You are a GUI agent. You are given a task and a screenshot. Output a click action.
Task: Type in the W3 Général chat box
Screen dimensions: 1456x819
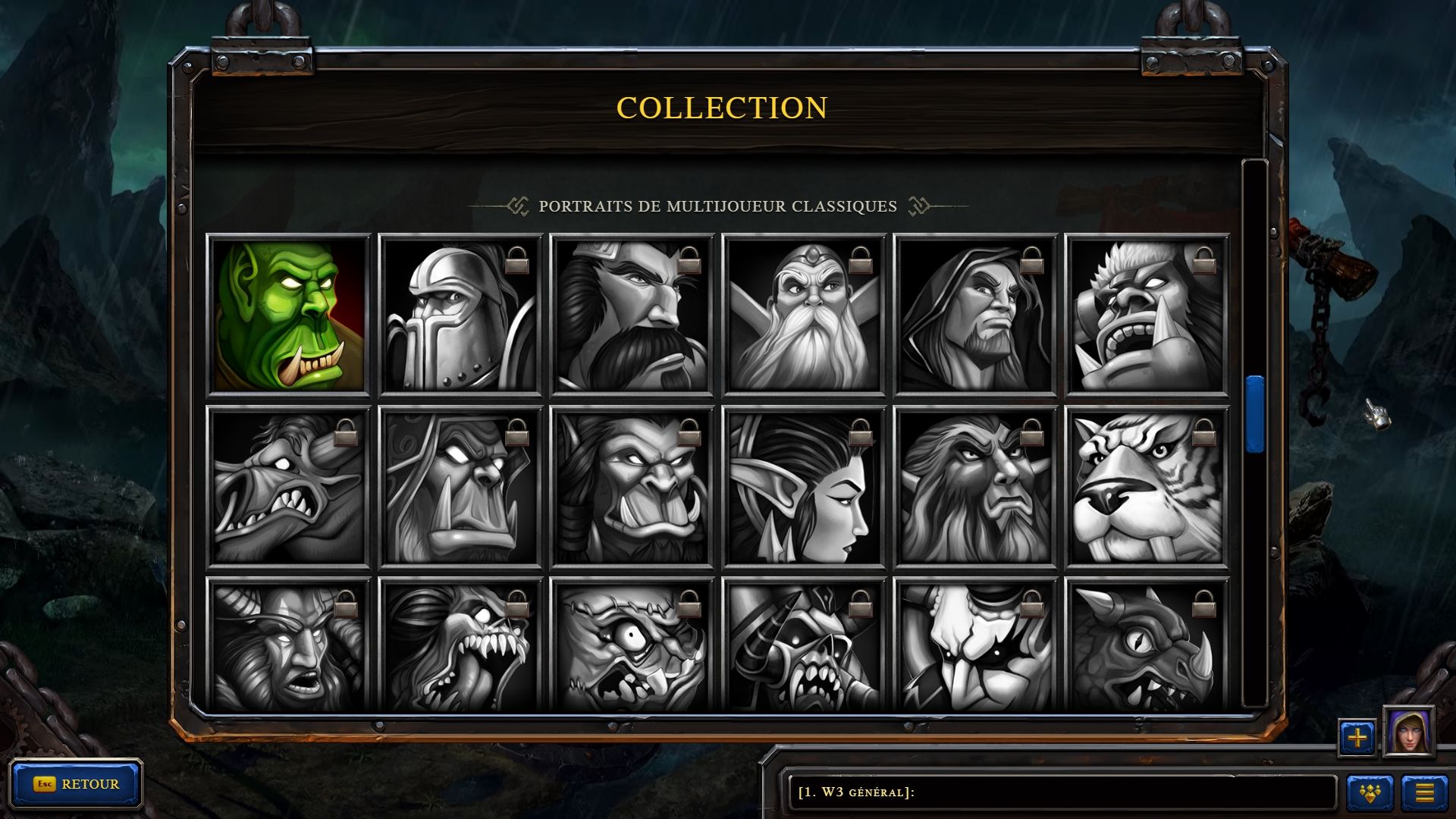click(x=1062, y=792)
